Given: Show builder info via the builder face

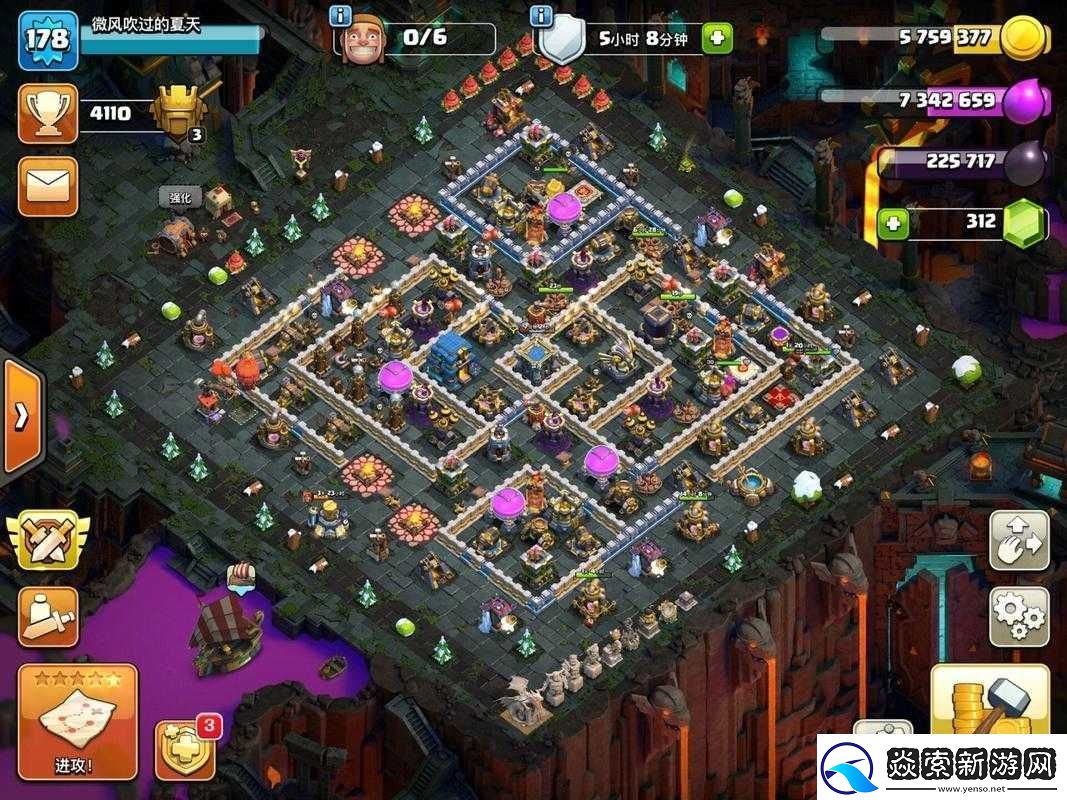Looking at the screenshot, I should pos(363,41).
